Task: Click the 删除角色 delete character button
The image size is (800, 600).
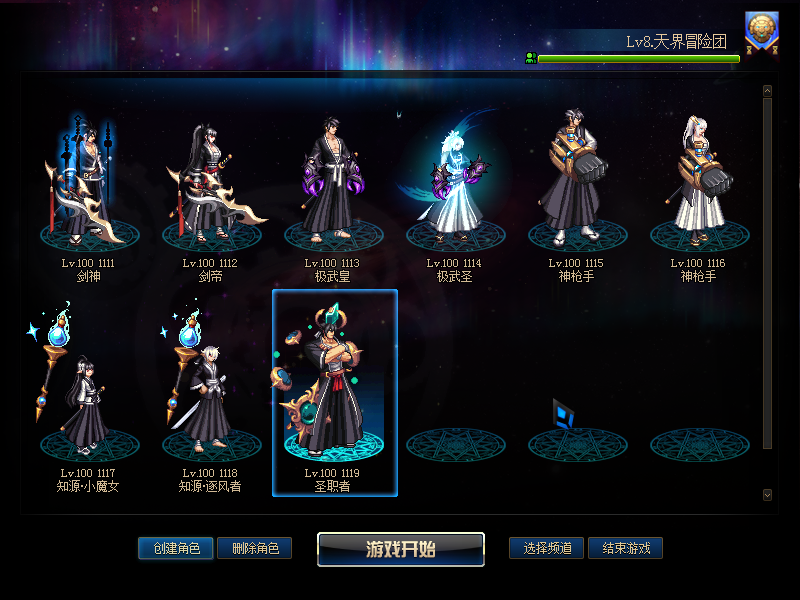Action: click(254, 548)
